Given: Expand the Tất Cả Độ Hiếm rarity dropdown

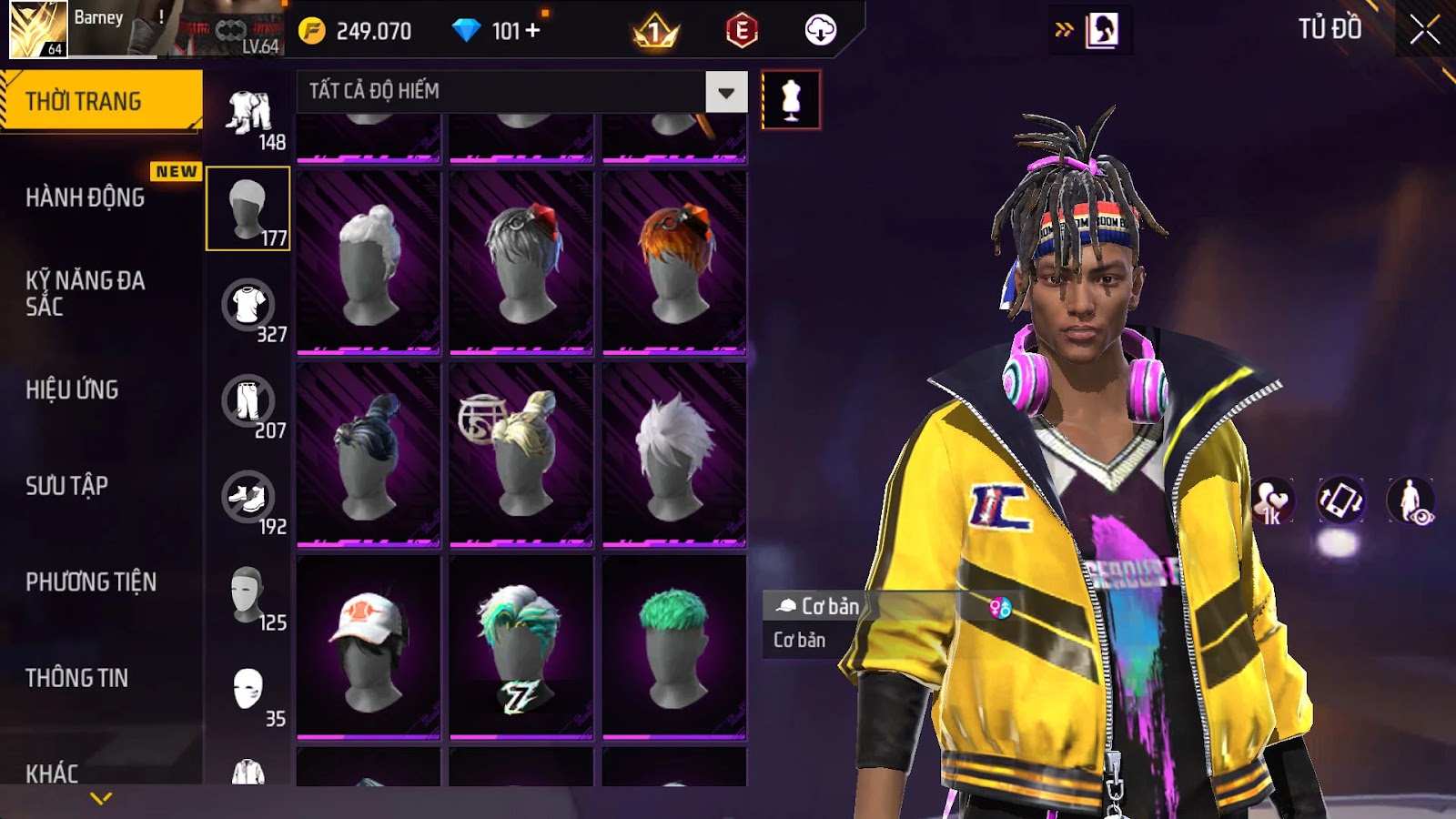Looking at the screenshot, I should pyautogui.click(x=726, y=92).
